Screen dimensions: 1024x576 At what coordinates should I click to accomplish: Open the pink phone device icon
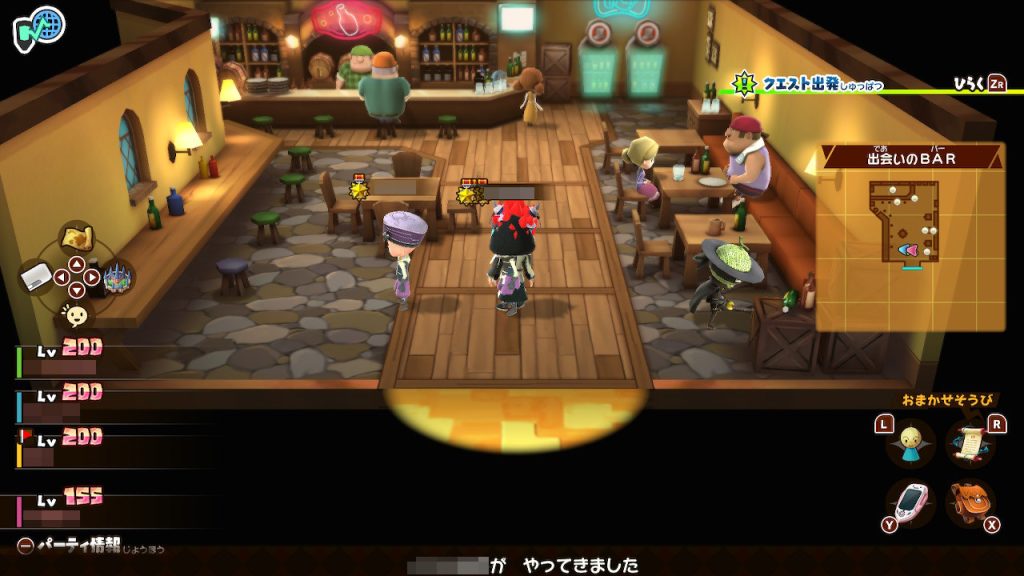tap(911, 503)
